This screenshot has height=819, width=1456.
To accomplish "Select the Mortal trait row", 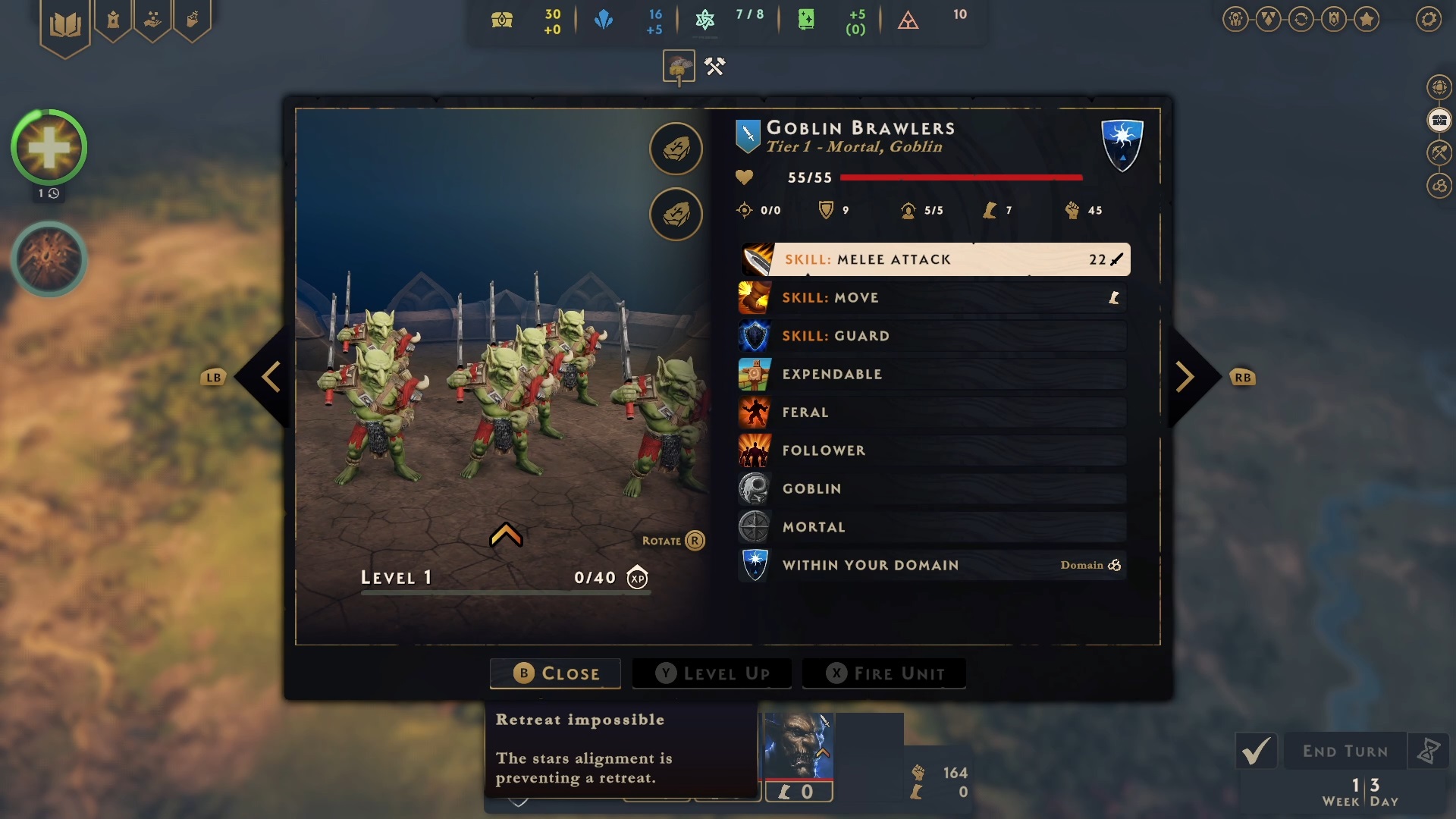I will click(932, 527).
